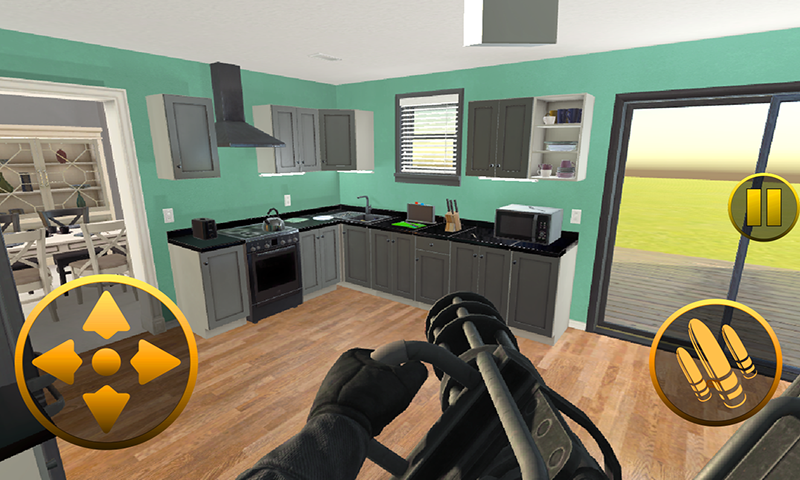Tap the down arrow on the movement pad
Screen dimensions: 800x480
pos(106,406)
